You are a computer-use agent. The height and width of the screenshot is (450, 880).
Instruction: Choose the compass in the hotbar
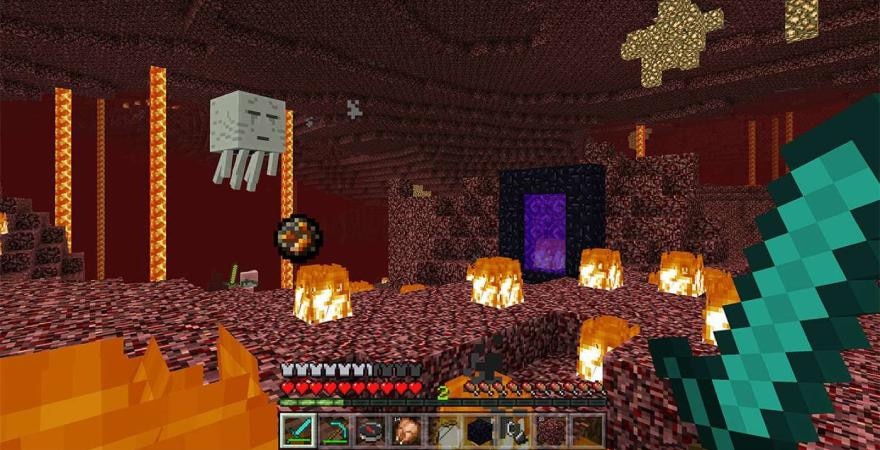coord(370,431)
